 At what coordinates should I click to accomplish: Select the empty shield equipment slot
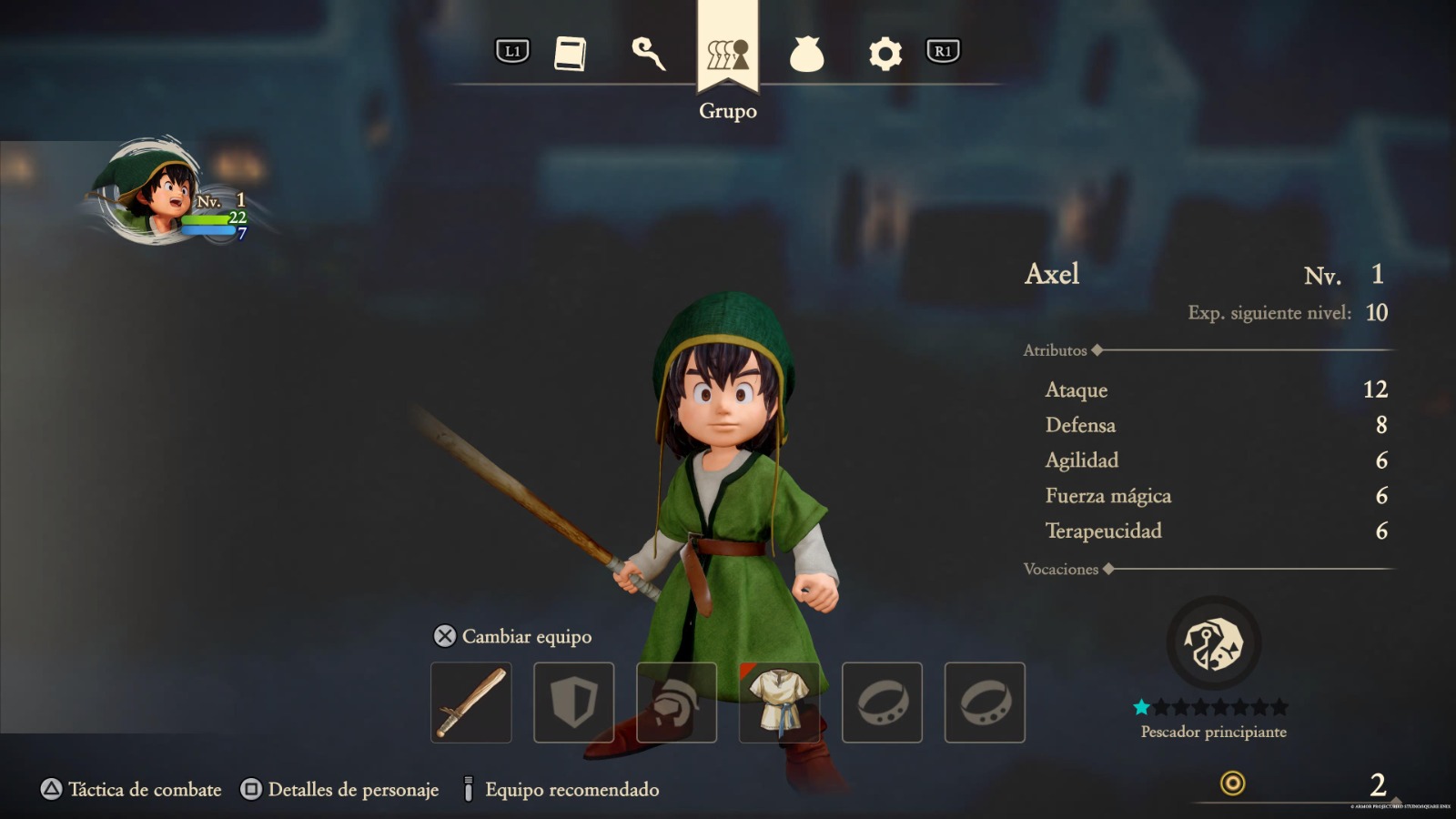pyautogui.click(x=573, y=703)
